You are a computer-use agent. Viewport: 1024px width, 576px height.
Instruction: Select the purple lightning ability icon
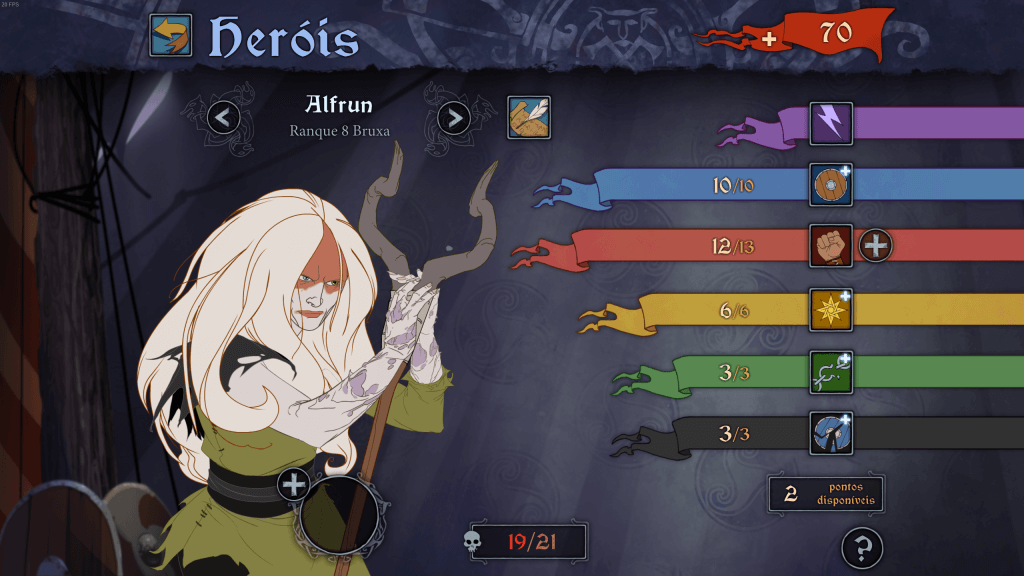(831, 124)
